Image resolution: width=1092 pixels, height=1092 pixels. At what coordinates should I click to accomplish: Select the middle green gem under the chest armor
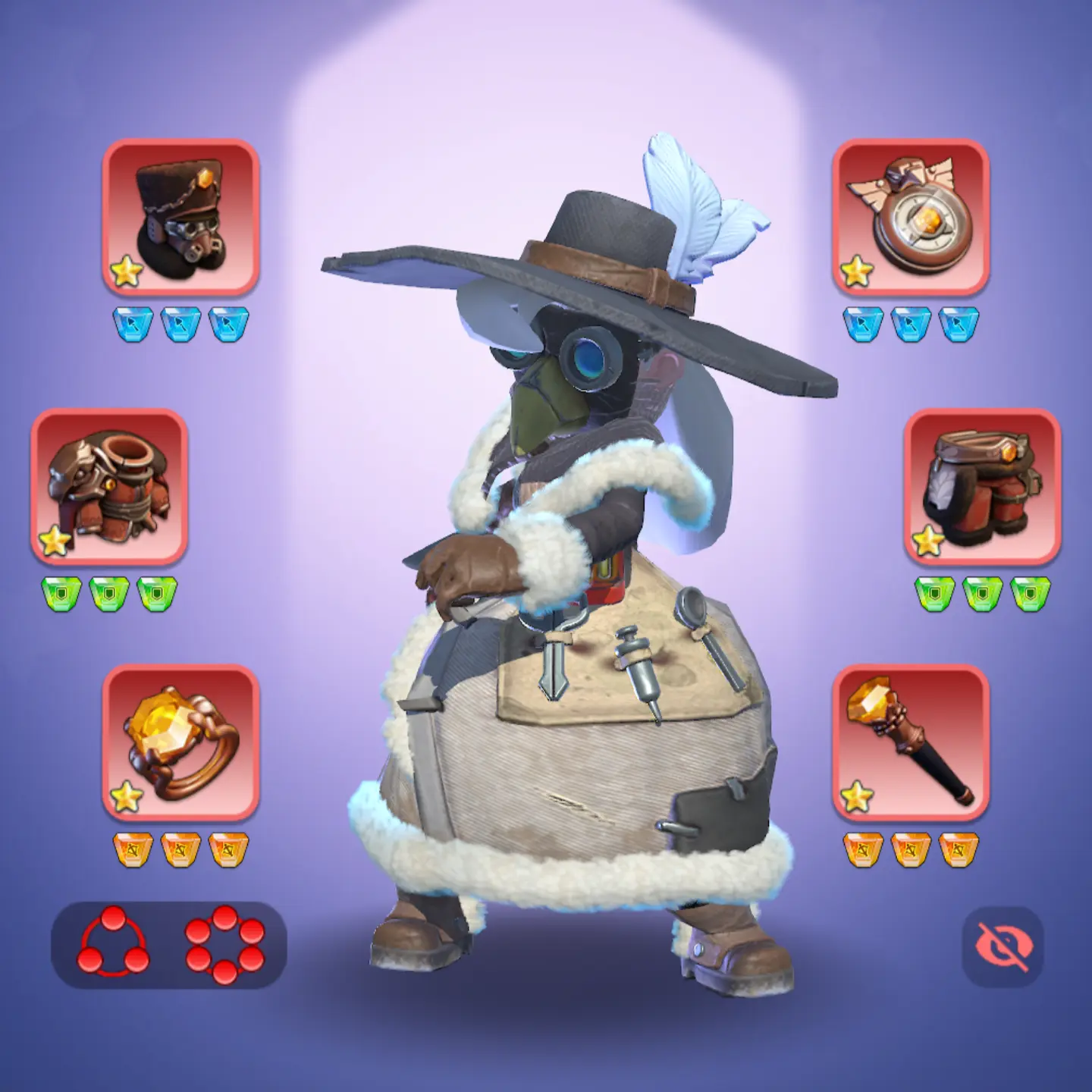(108, 595)
